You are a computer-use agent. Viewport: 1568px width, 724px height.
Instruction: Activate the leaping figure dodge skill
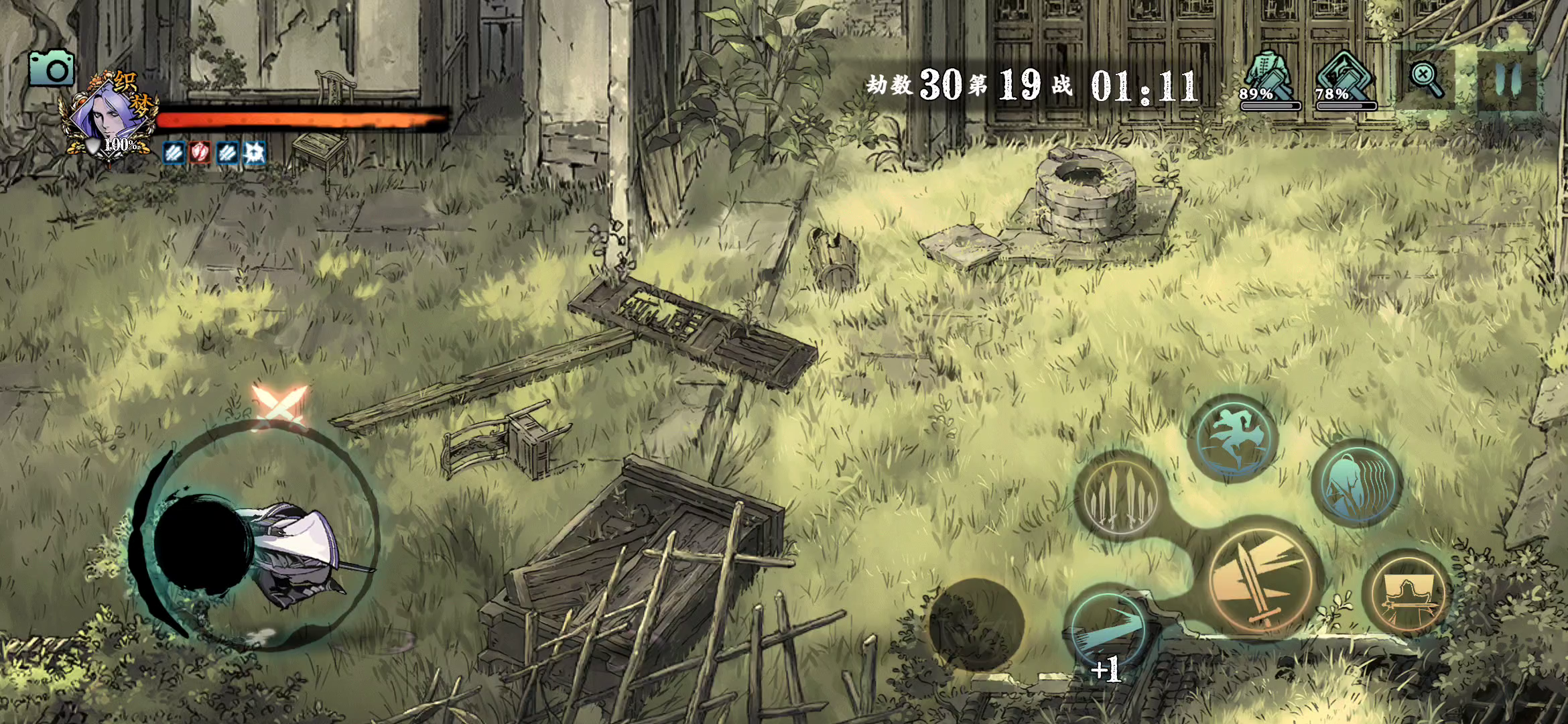1233,438
